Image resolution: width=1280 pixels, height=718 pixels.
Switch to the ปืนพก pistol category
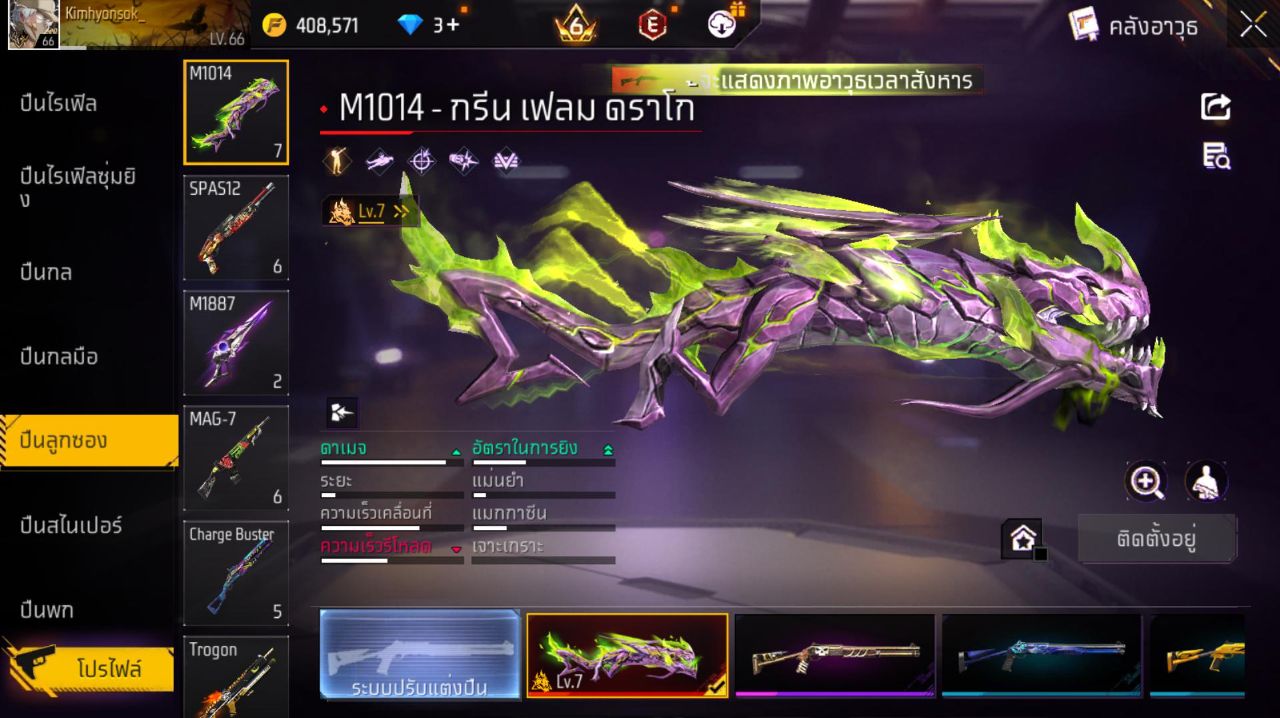coord(47,610)
